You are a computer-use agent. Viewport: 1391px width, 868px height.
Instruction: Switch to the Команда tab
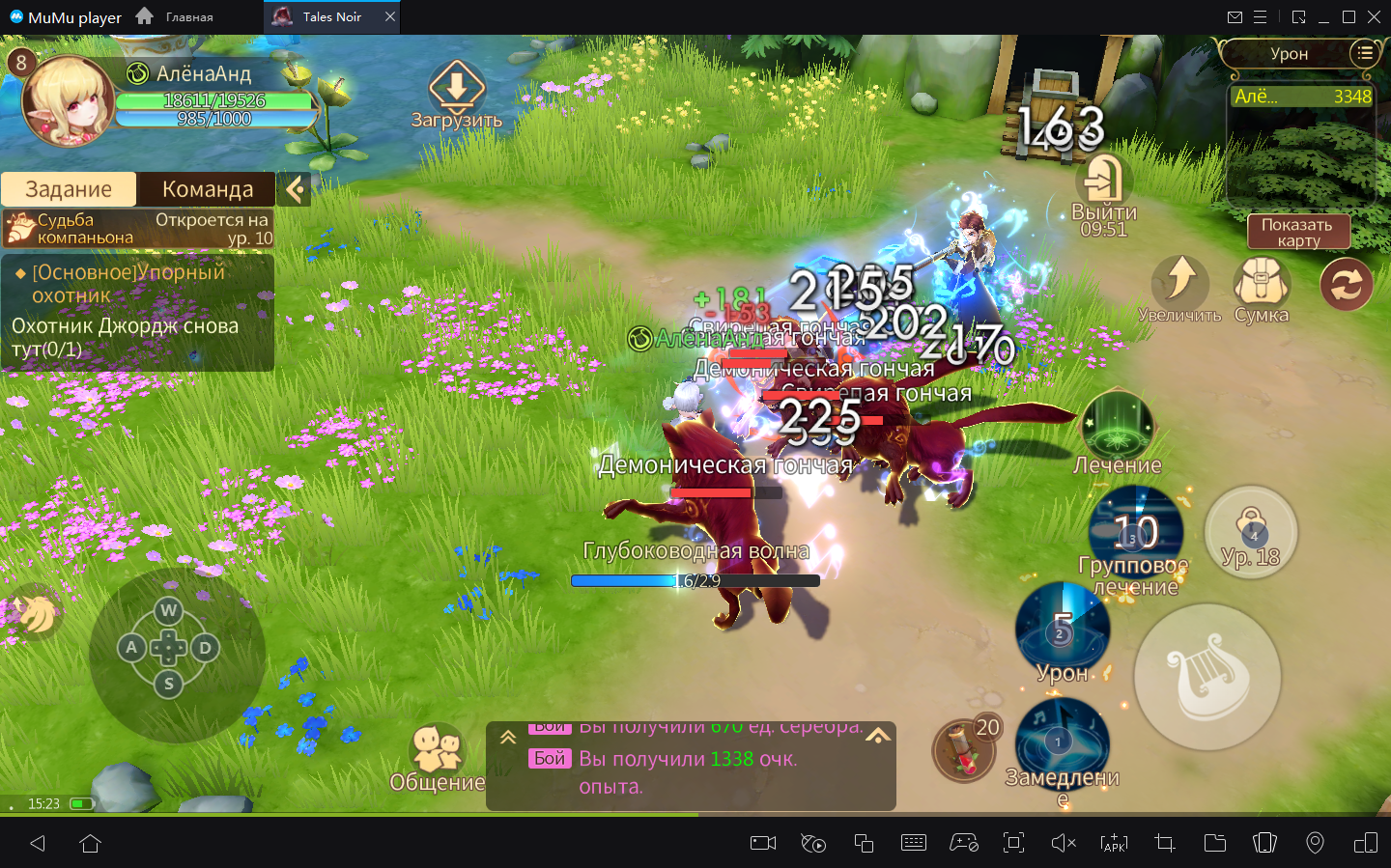point(207,189)
